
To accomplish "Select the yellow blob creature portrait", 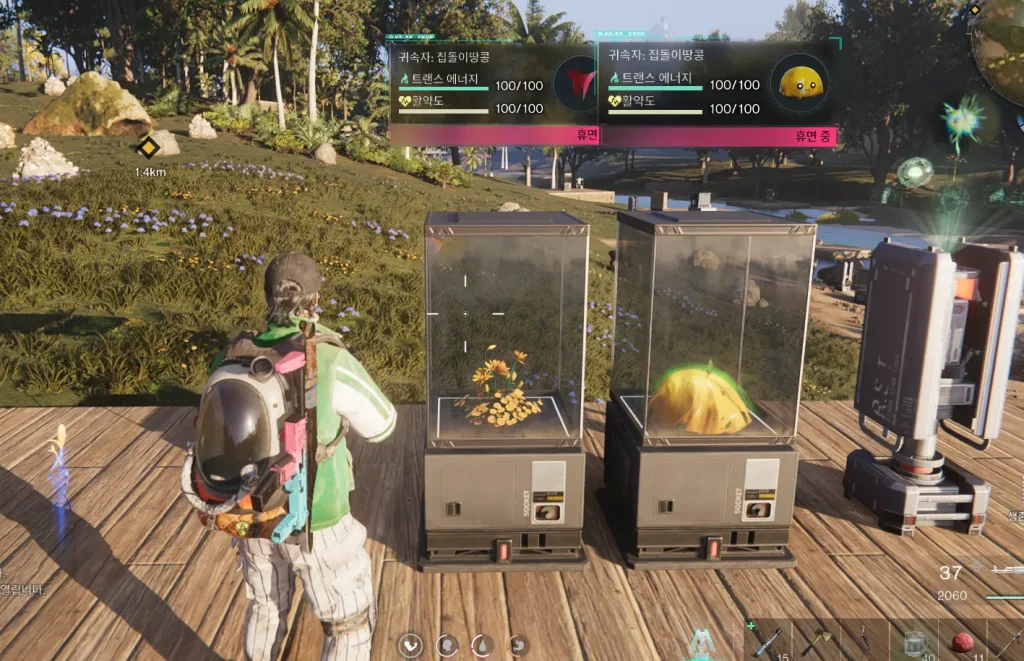I will (x=800, y=83).
